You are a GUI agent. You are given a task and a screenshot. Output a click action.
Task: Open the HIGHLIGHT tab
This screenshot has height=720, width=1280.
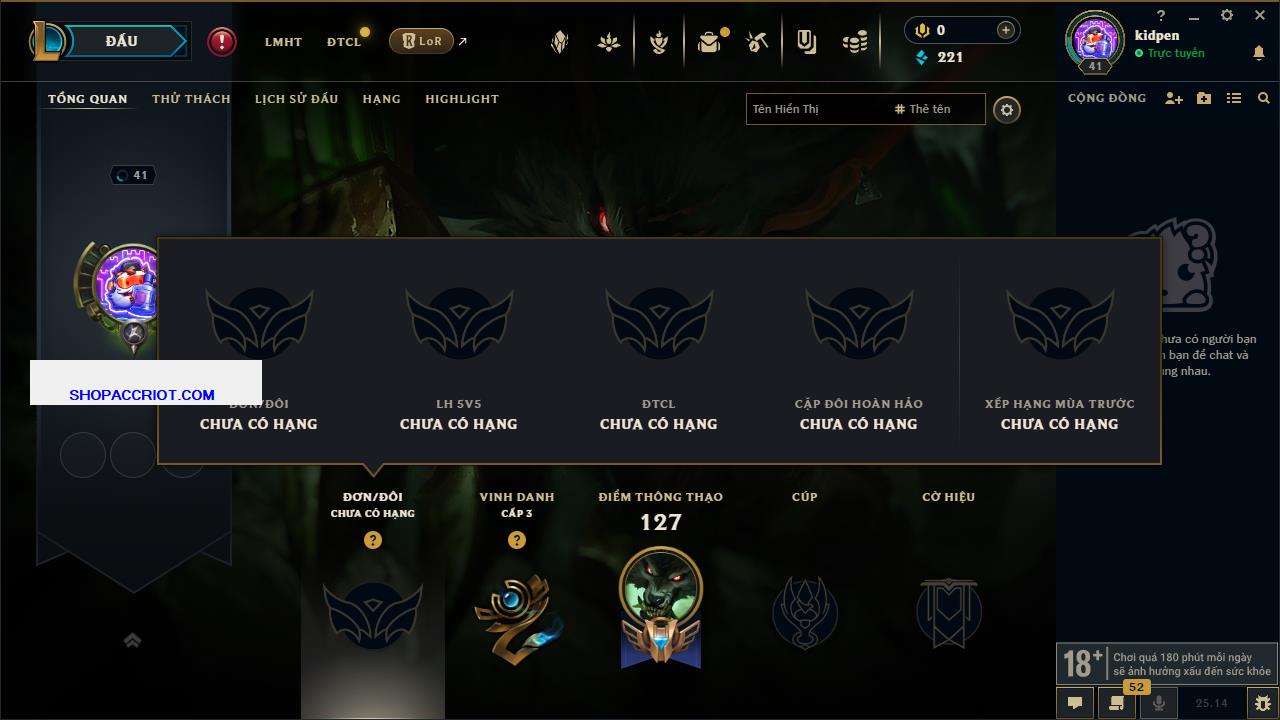461,99
